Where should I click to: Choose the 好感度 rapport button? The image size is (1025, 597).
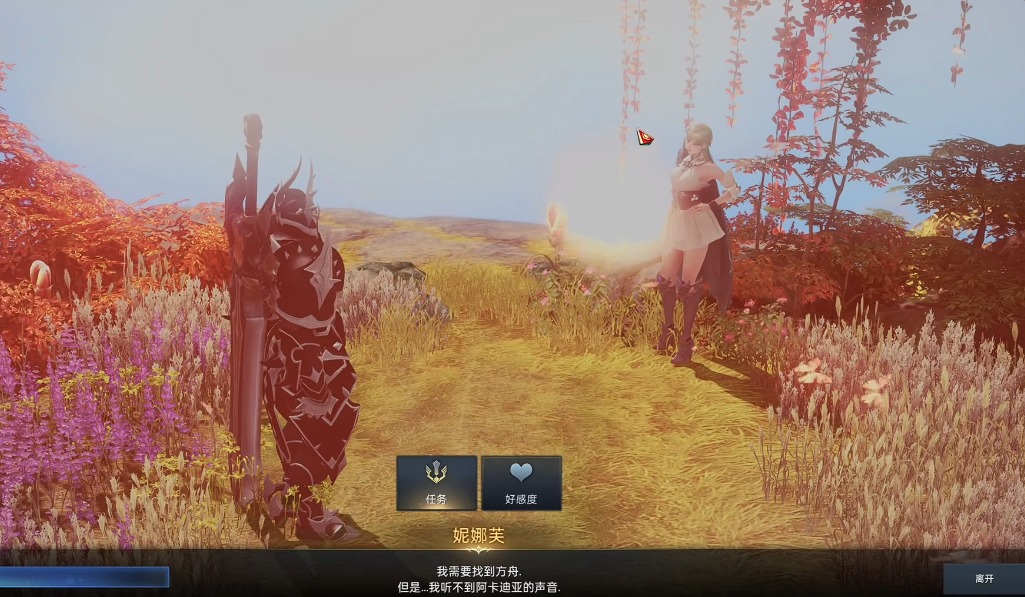click(521, 483)
